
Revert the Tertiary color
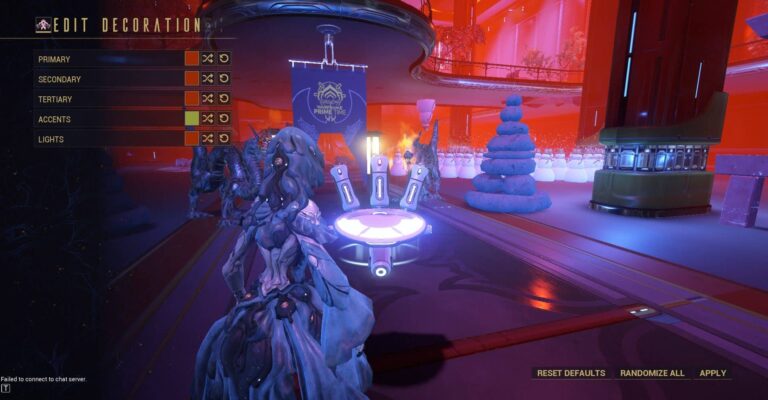point(224,99)
